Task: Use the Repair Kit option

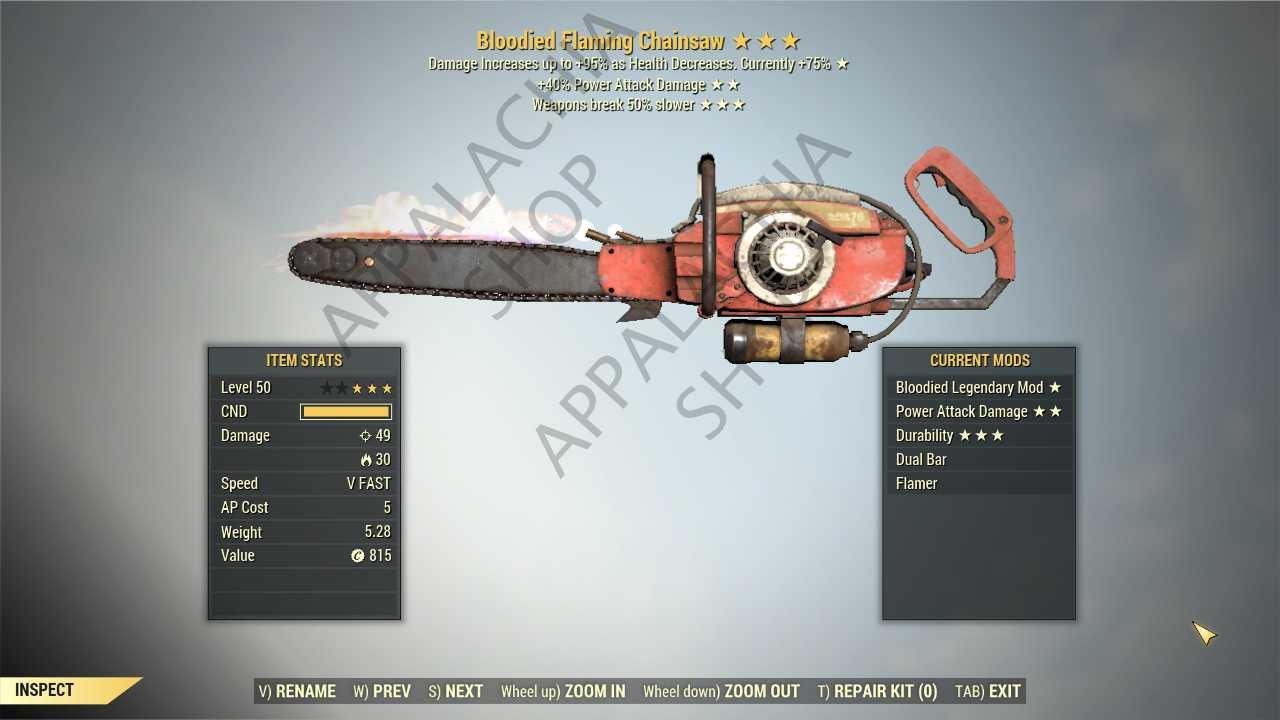Action: [x=877, y=691]
